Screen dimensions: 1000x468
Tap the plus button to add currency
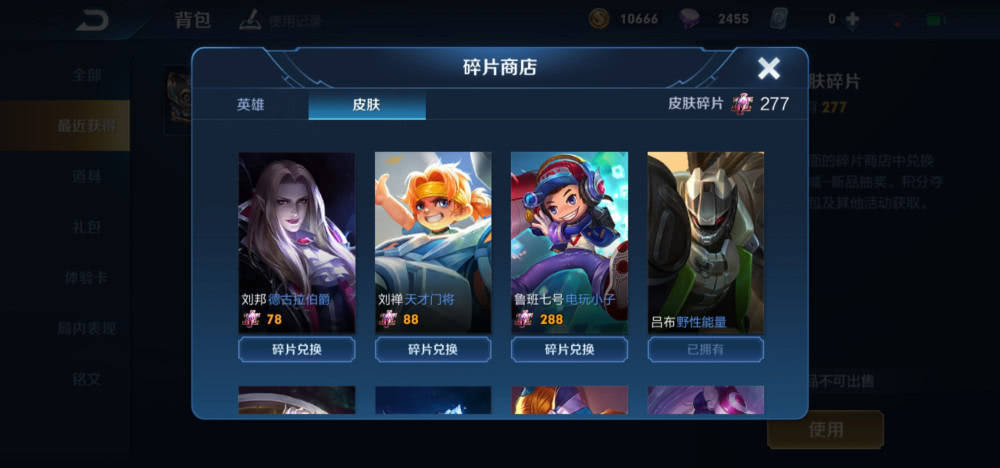(852, 19)
